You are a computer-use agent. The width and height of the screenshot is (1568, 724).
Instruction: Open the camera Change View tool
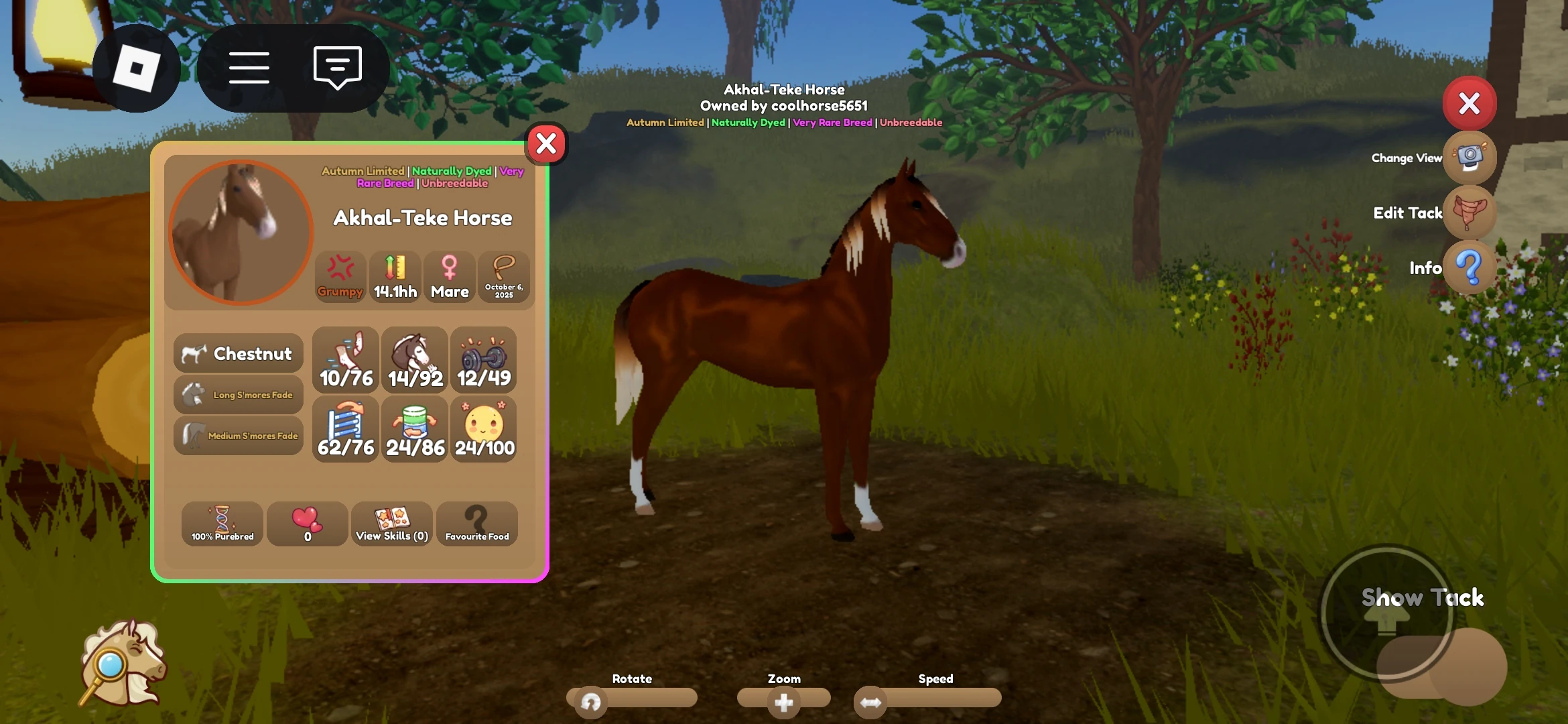pos(1469,158)
